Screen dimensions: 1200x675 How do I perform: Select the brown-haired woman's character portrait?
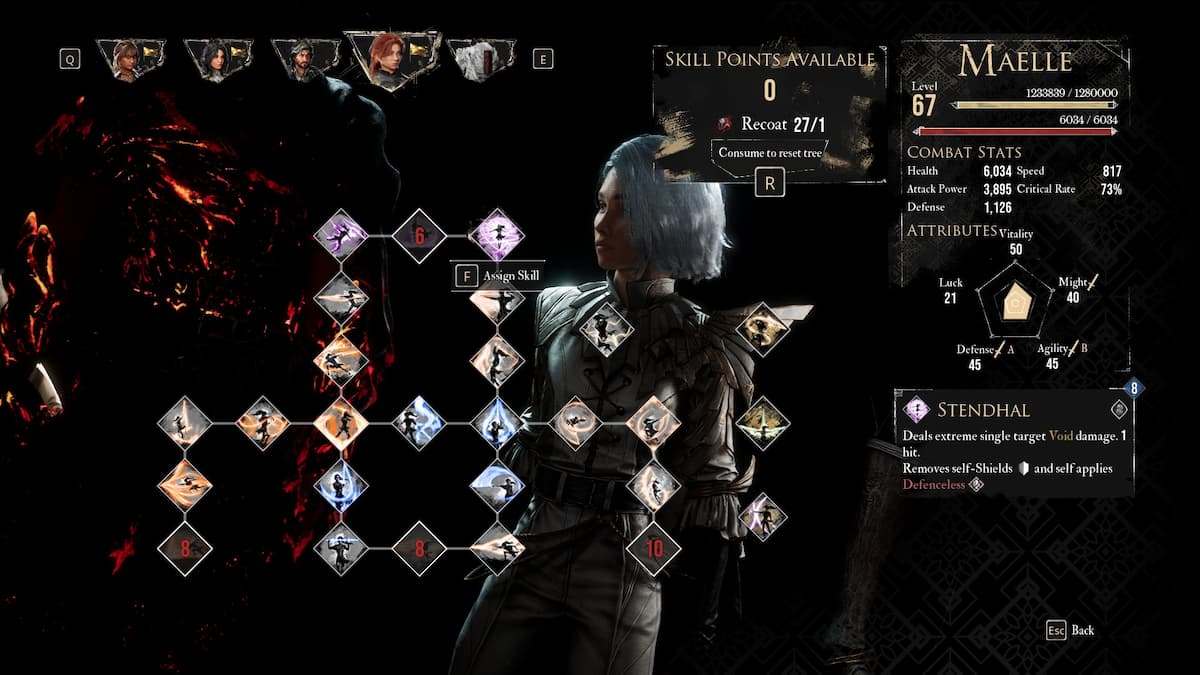130,60
